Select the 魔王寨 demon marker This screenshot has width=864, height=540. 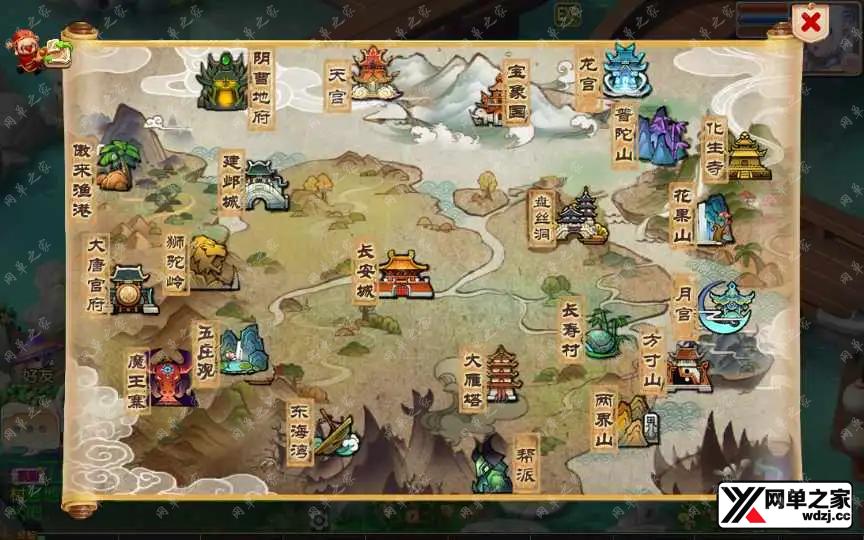coord(172,378)
